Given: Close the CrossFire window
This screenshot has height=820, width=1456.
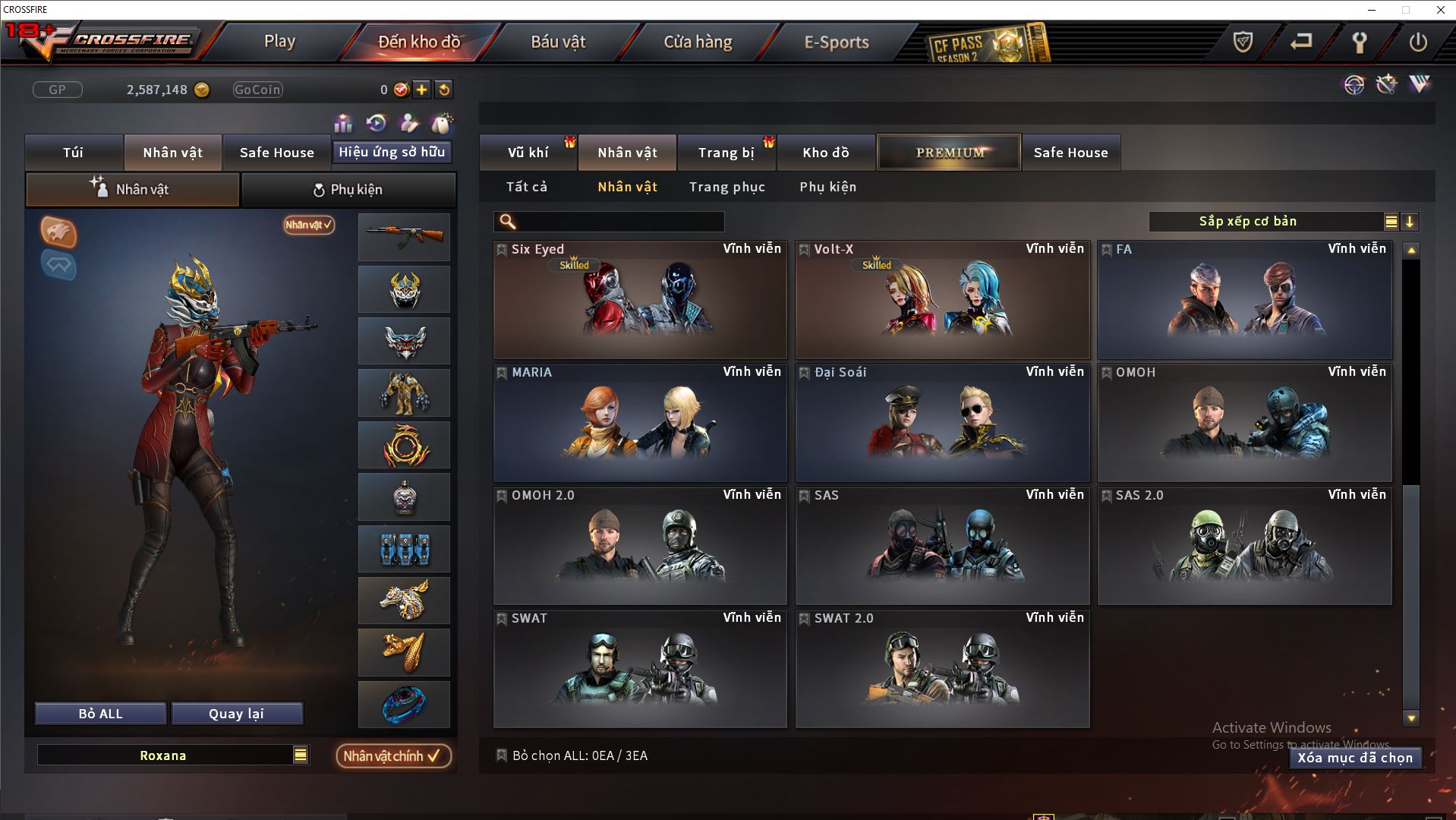Looking at the screenshot, I should [1440, 10].
